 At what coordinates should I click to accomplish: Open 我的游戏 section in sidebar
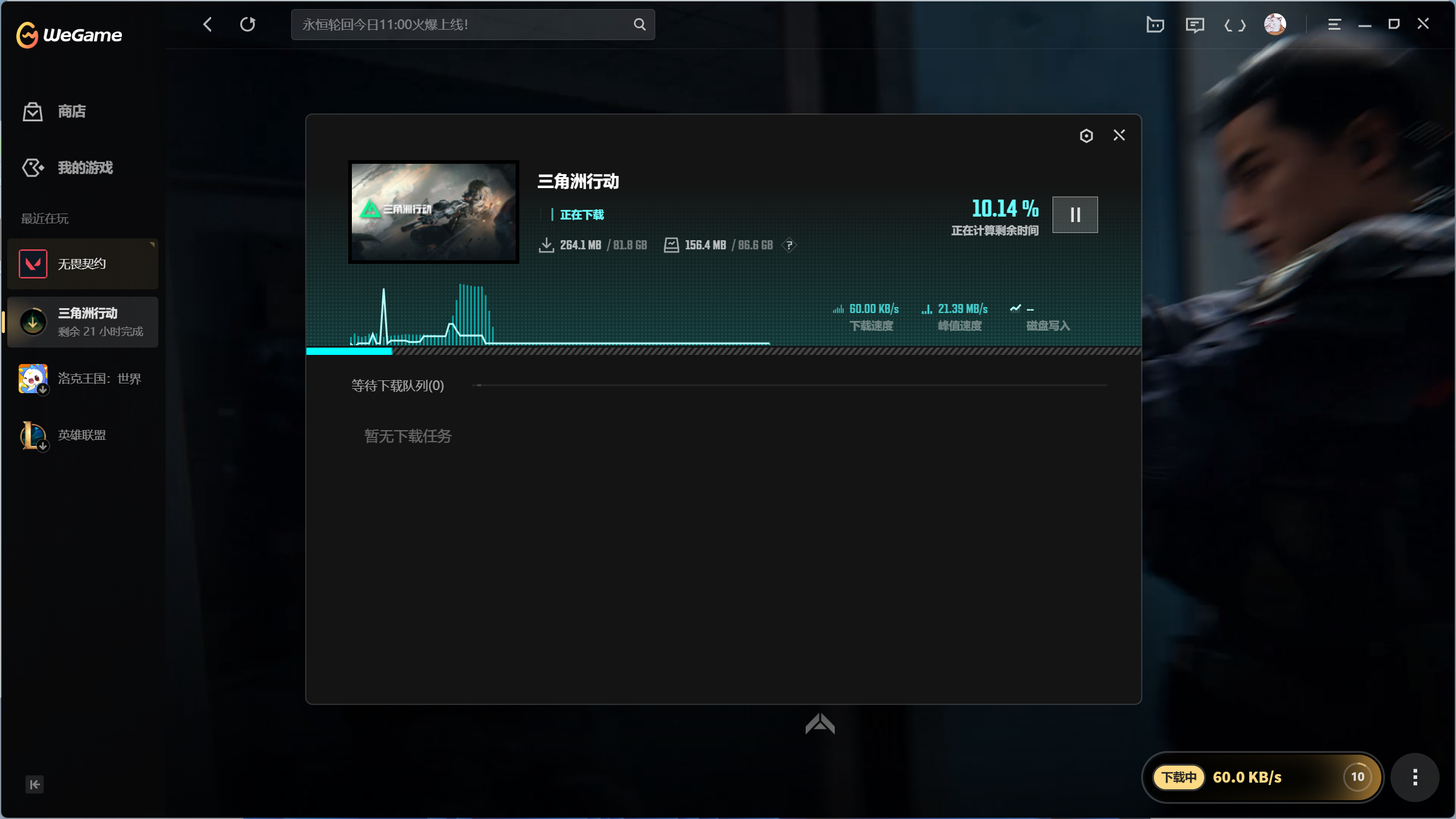click(84, 167)
